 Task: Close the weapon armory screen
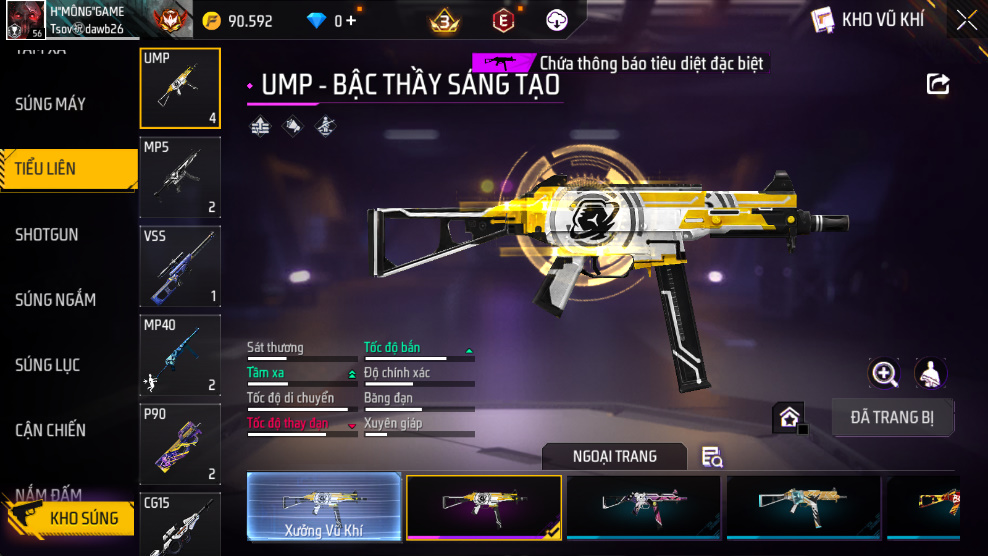[x=966, y=20]
